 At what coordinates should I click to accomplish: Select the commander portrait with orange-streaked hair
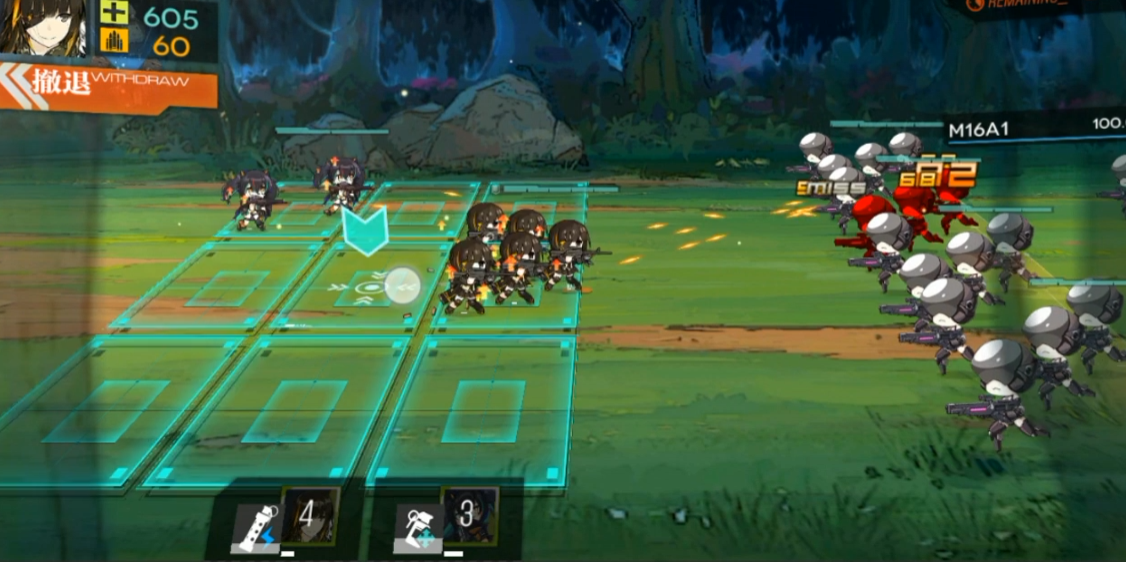click(x=42, y=28)
